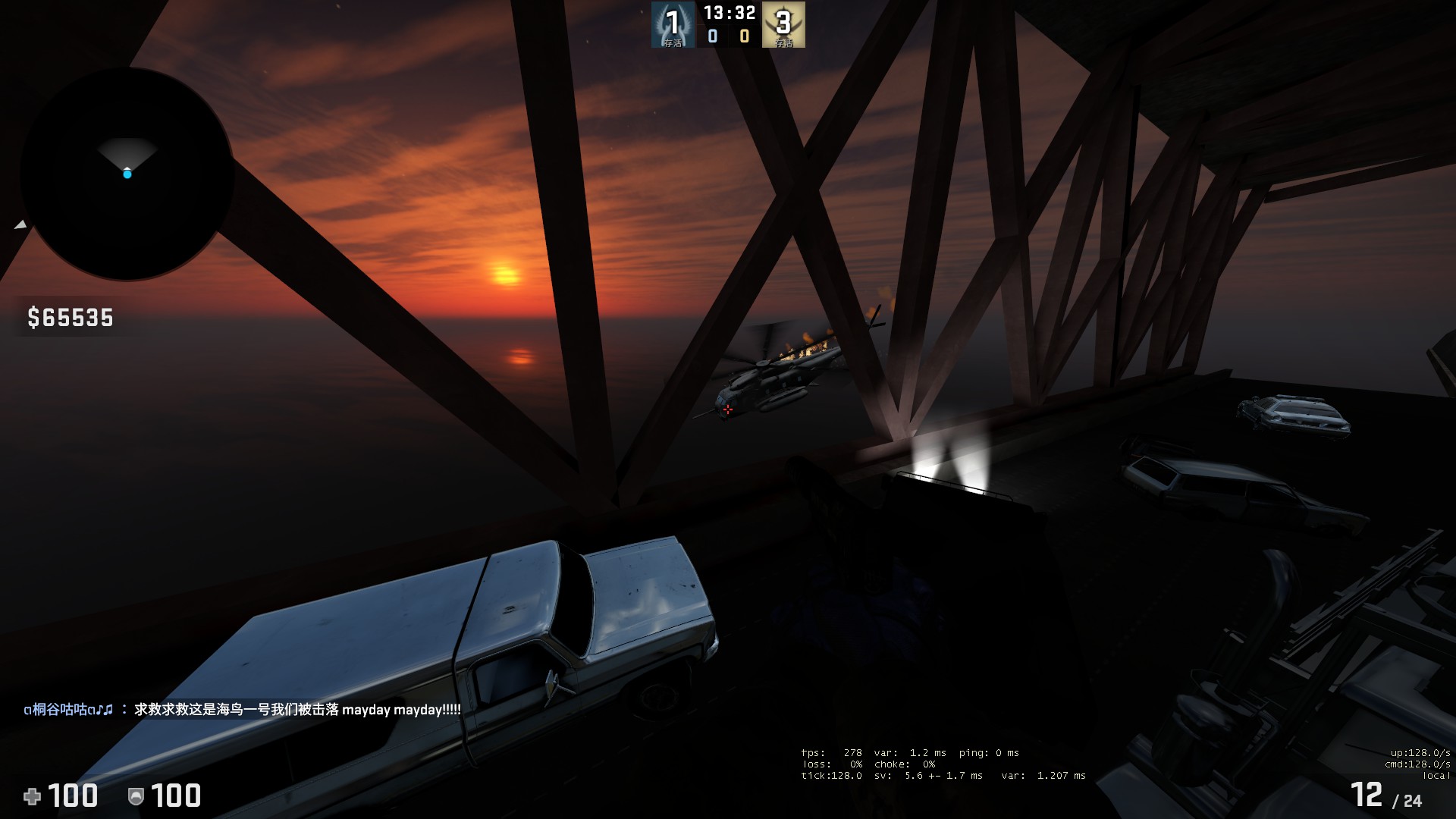Click the circular radar minimap

pos(127,174)
